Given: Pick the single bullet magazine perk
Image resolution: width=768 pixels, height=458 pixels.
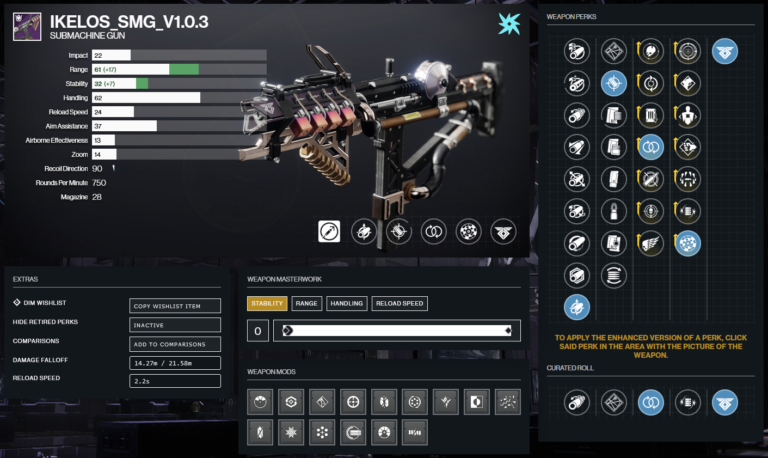Looking at the screenshot, I should tap(613, 211).
